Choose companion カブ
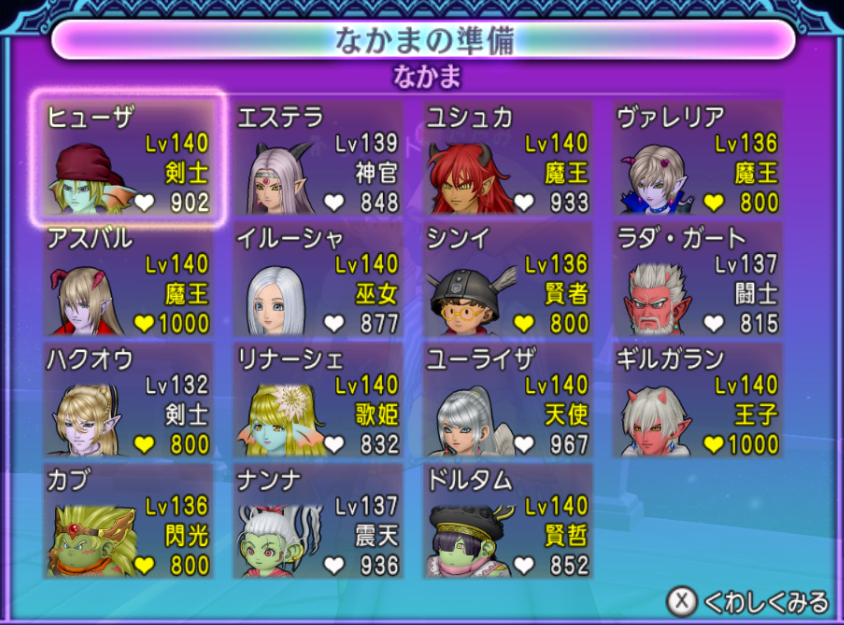The height and width of the screenshot is (625, 844). coord(128,520)
